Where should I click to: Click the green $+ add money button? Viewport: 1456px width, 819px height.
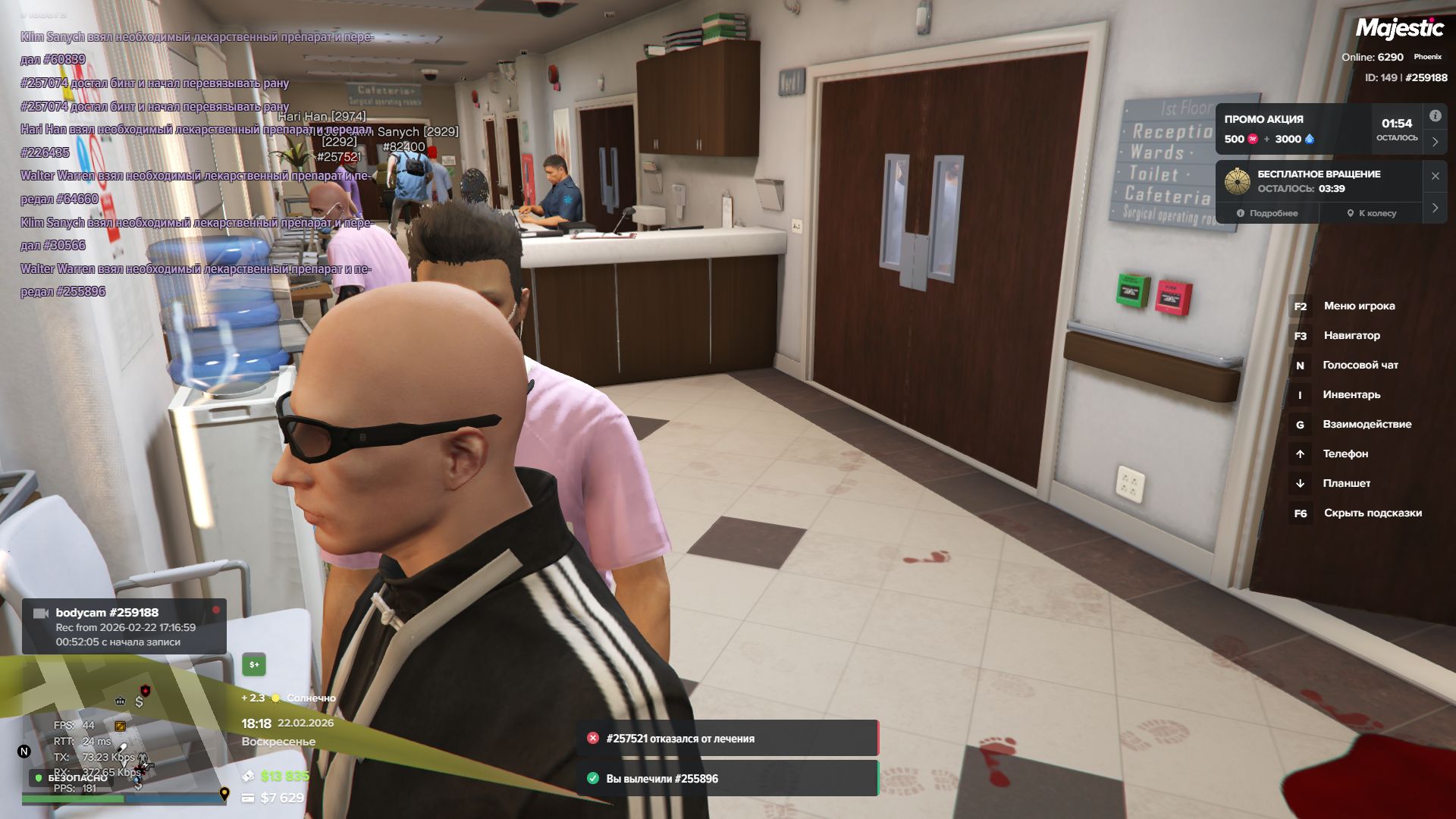254,665
